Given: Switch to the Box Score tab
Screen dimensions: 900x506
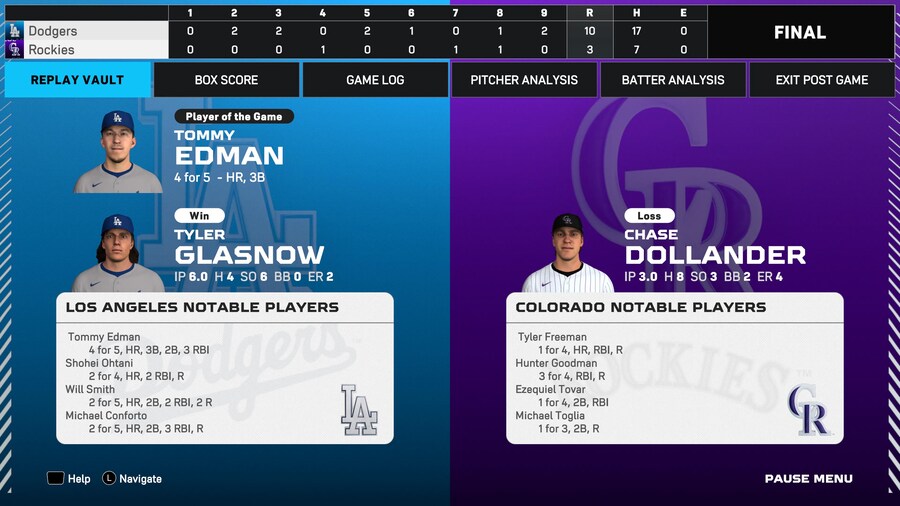Looking at the screenshot, I should pyautogui.click(x=226, y=80).
